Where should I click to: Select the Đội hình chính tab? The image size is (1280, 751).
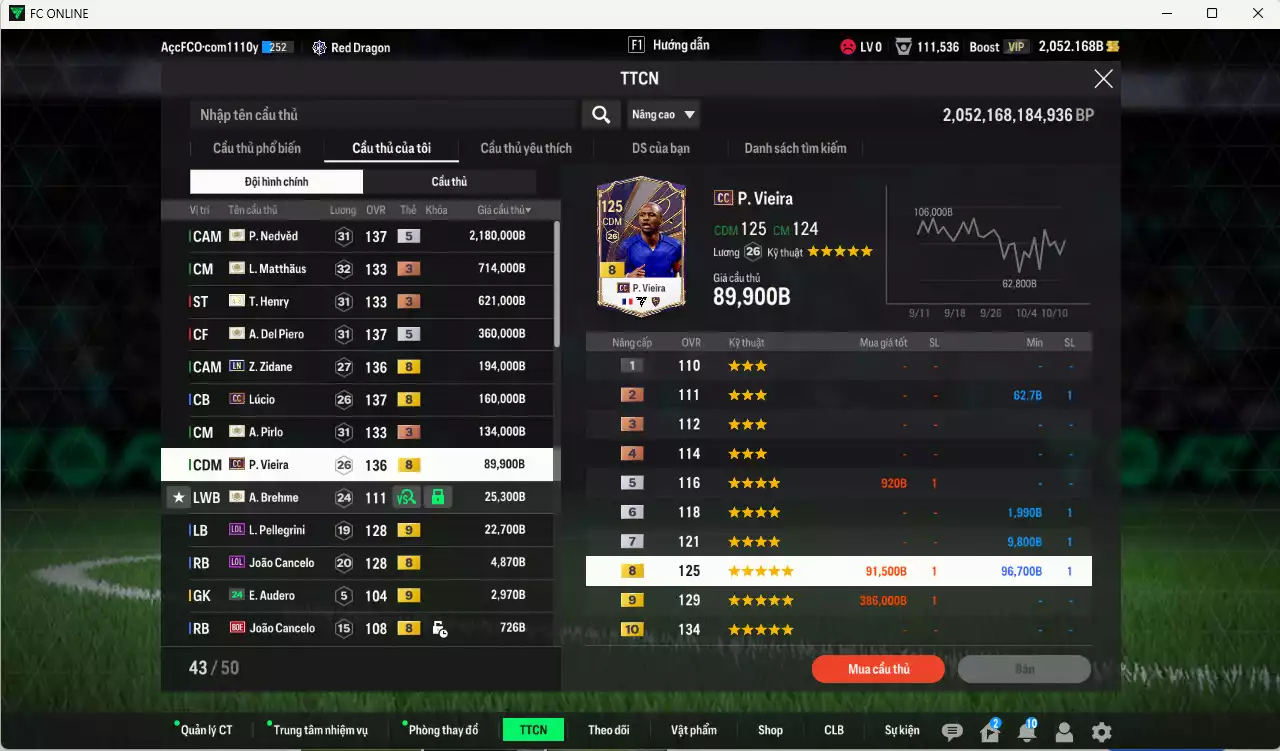click(276, 181)
